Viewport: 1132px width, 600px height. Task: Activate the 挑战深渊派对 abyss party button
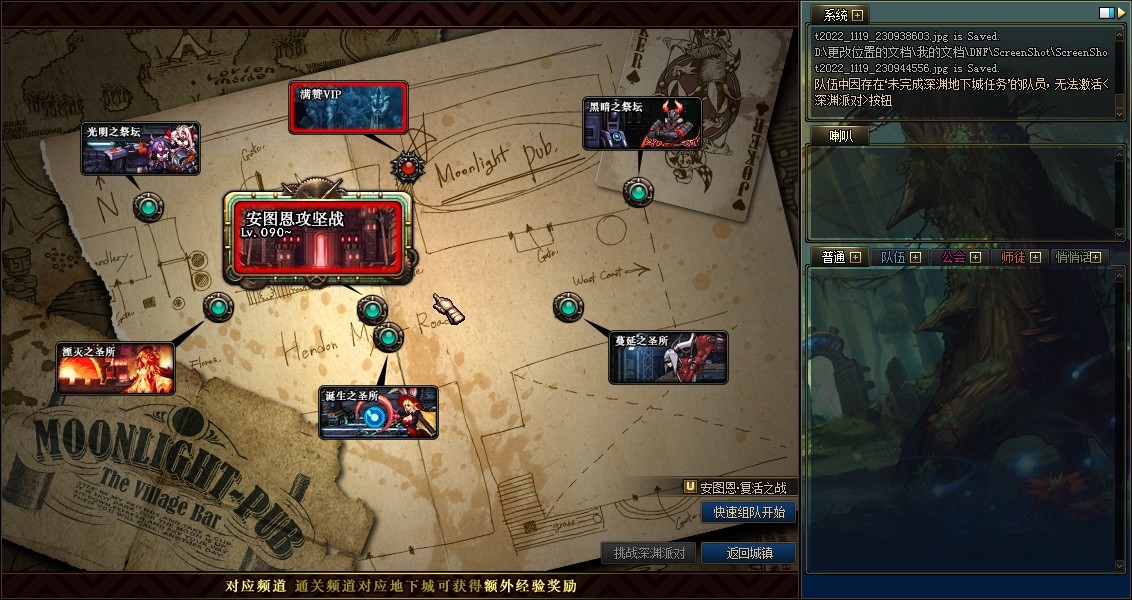pos(649,553)
